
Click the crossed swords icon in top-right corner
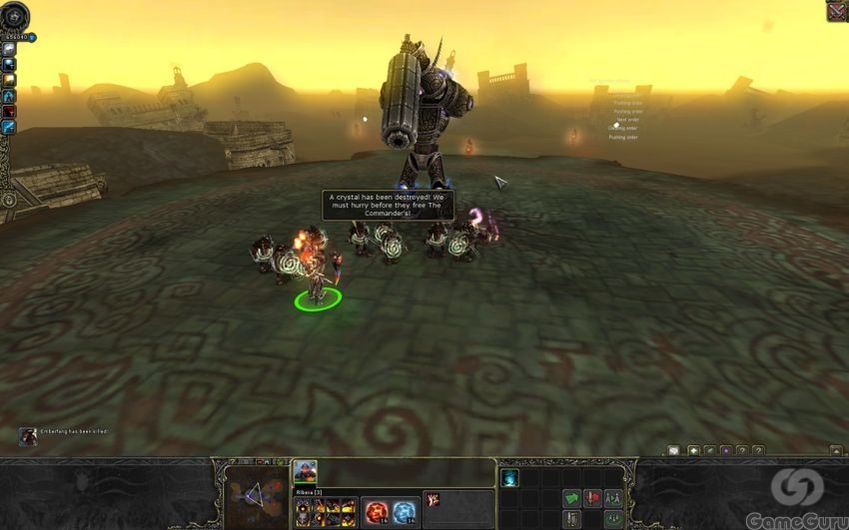837,11
